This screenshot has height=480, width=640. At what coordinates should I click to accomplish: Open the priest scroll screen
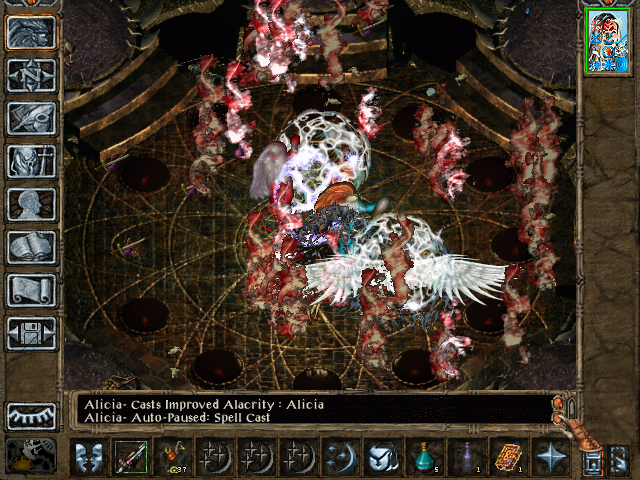click(32, 290)
